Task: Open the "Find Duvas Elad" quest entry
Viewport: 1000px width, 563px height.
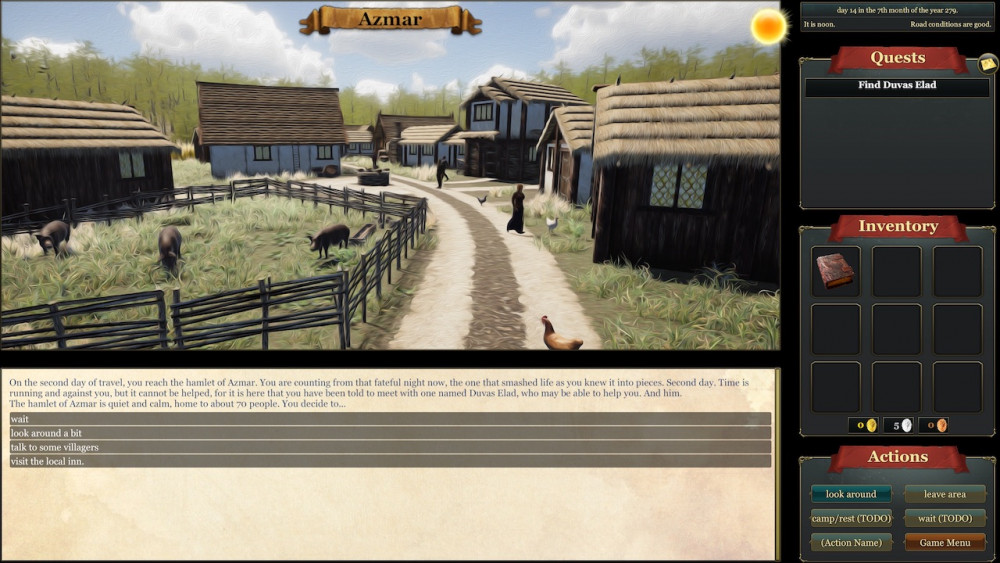Action: [897, 86]
